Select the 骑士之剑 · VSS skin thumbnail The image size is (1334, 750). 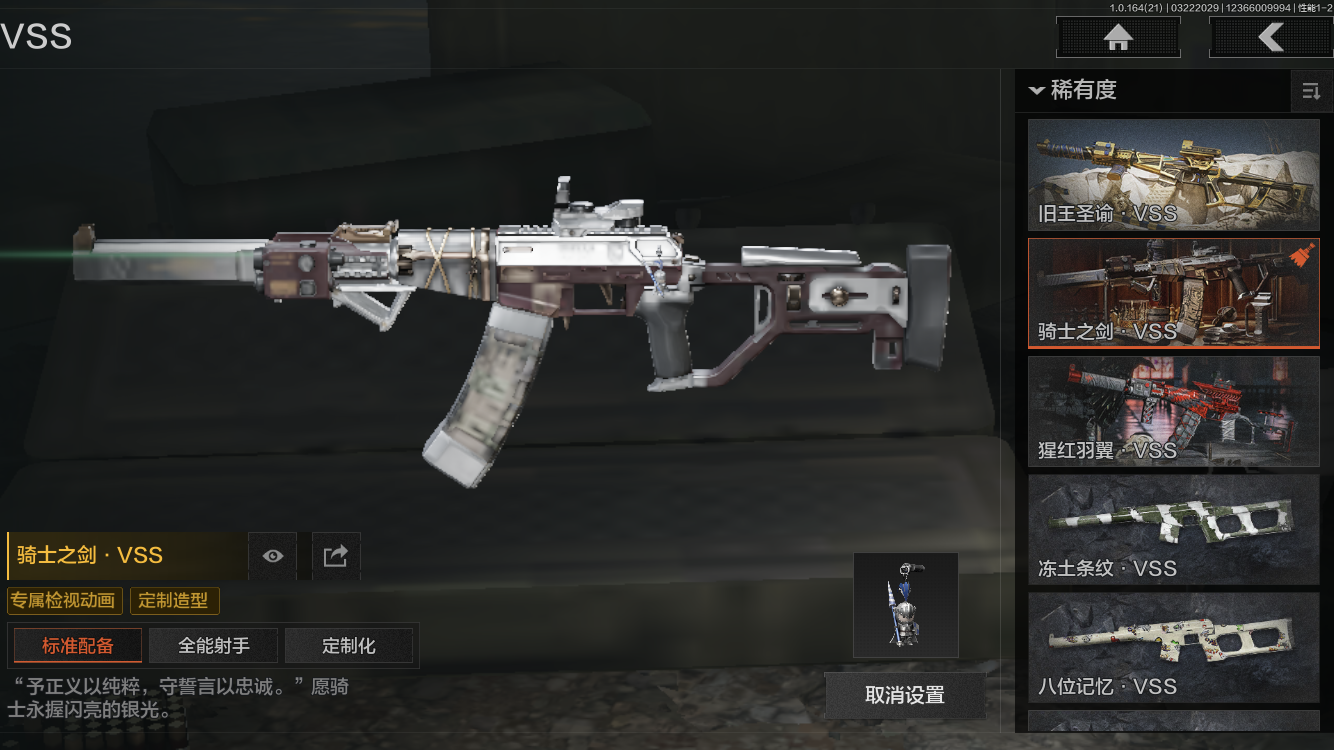click(x=1173, y=293)
